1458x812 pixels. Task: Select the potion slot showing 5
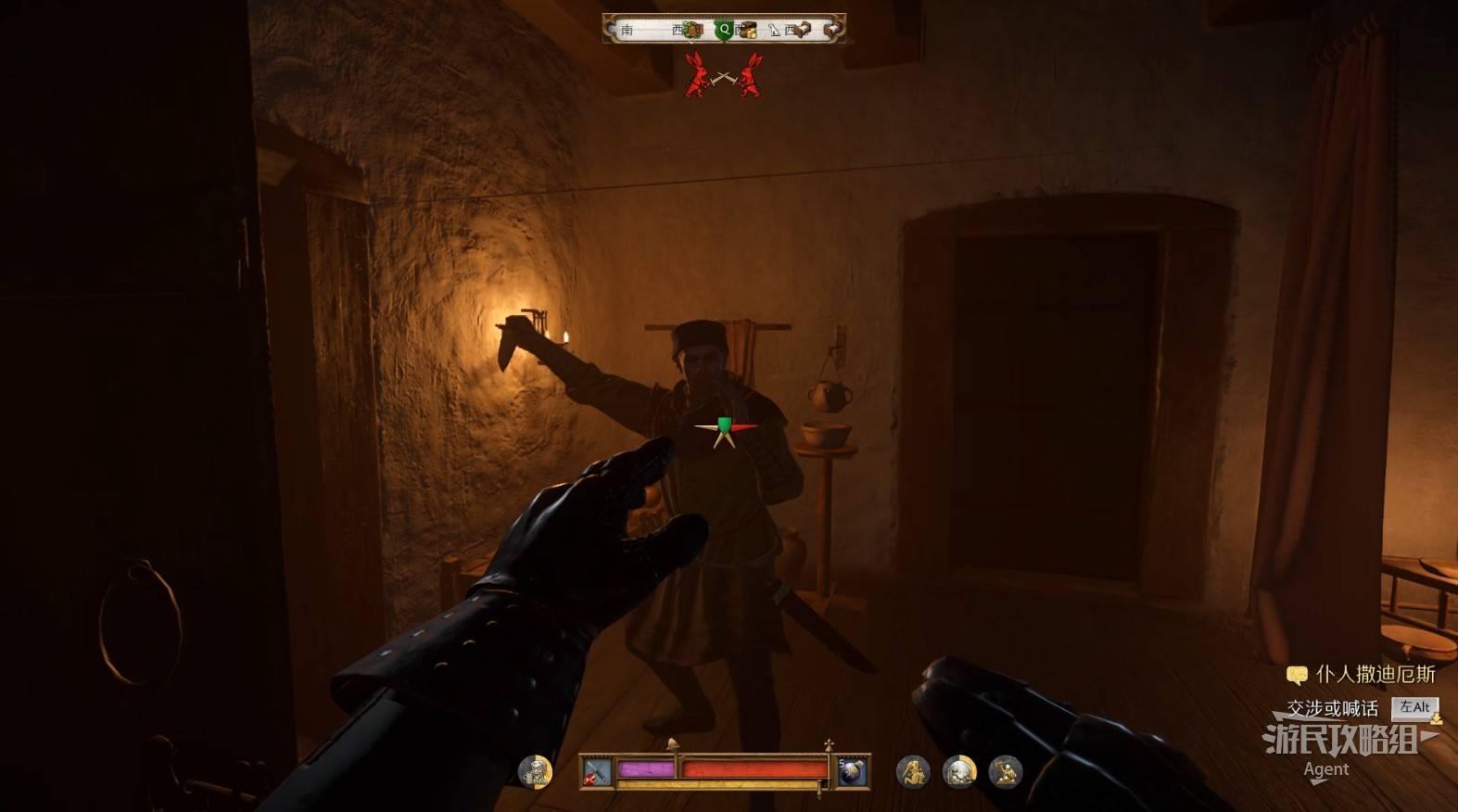[852, 771]
